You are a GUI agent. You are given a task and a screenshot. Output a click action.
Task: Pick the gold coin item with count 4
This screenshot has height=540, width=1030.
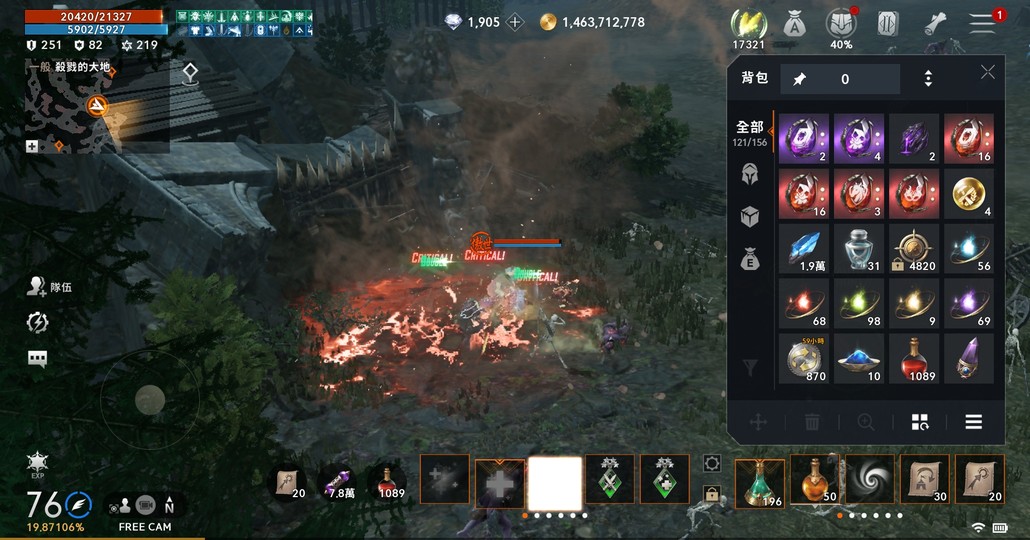[x=968, y=194]
